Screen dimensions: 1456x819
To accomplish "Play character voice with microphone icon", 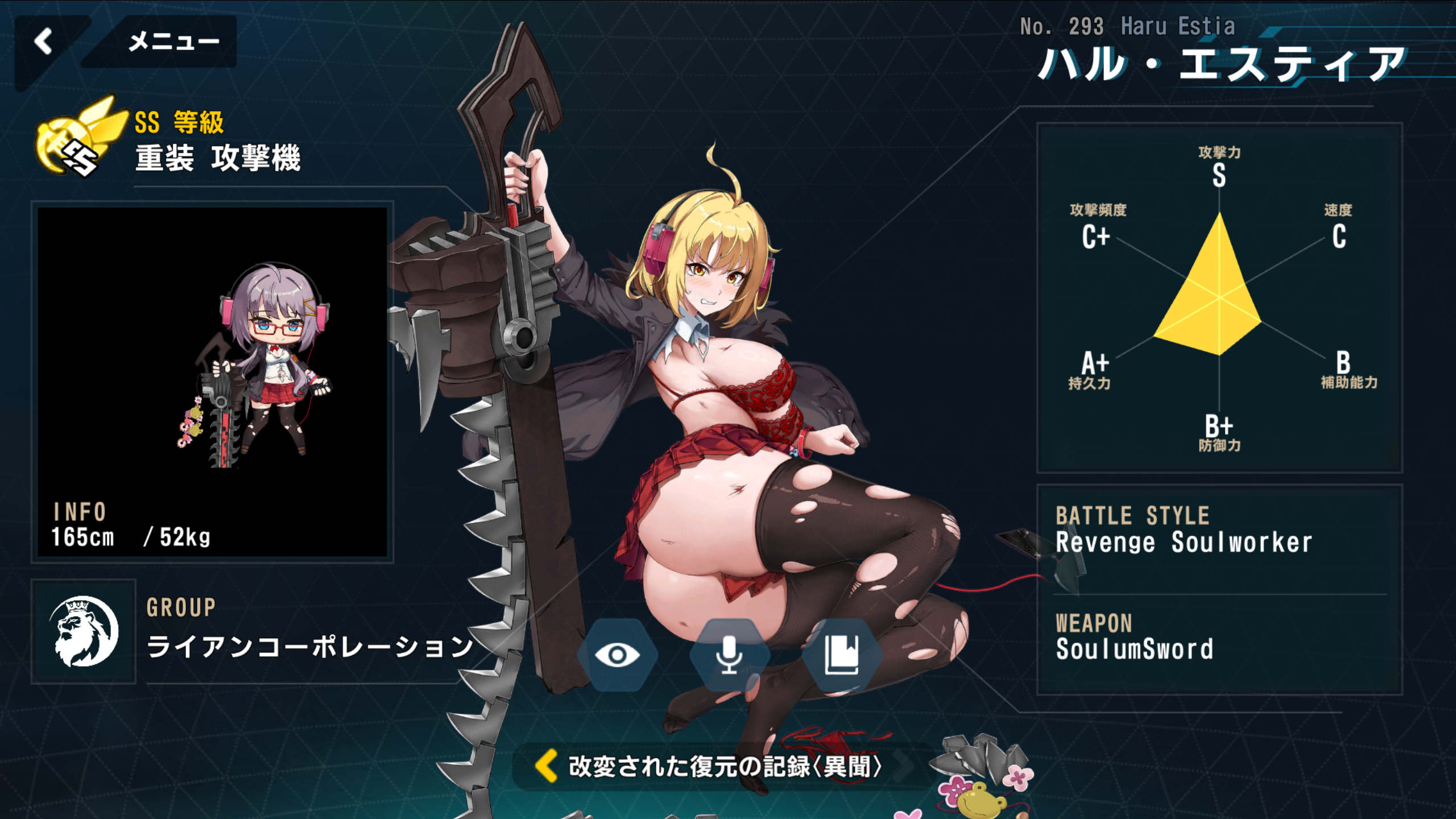I will coord(729,655).
